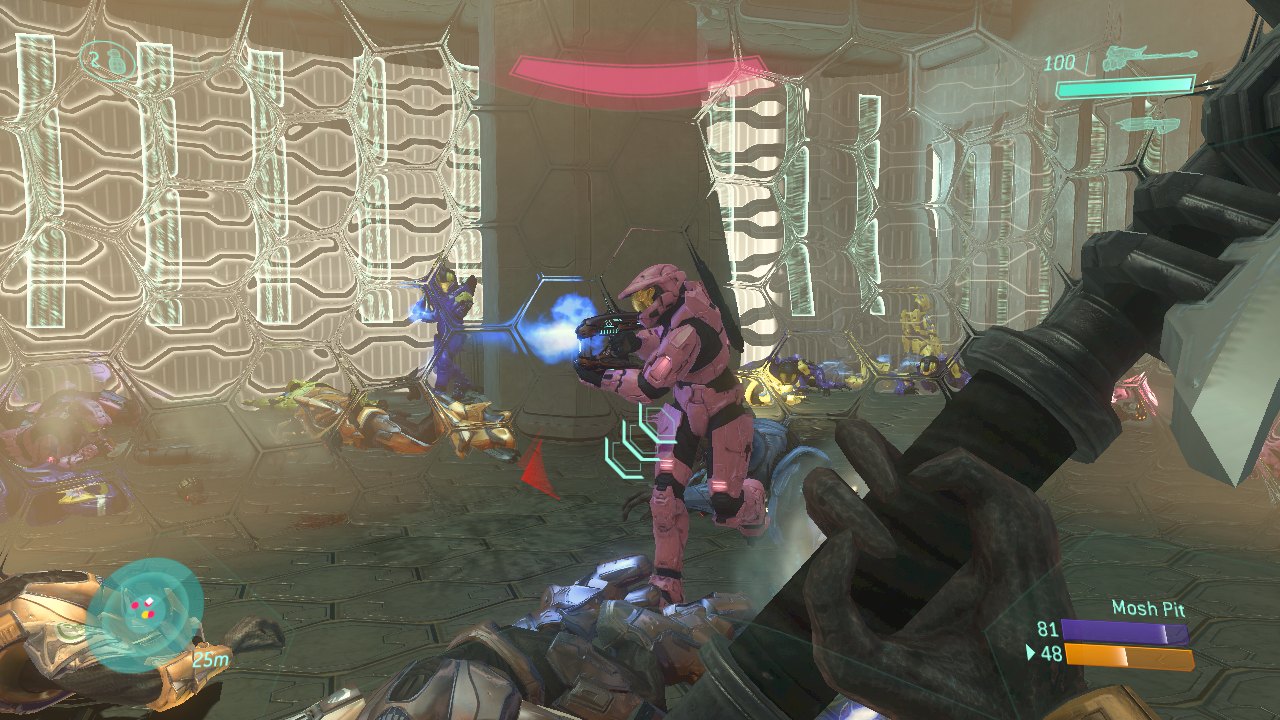Select the frag grenade icon
This screenshot has height=720, width=1280.
click(x=118, y=61)
